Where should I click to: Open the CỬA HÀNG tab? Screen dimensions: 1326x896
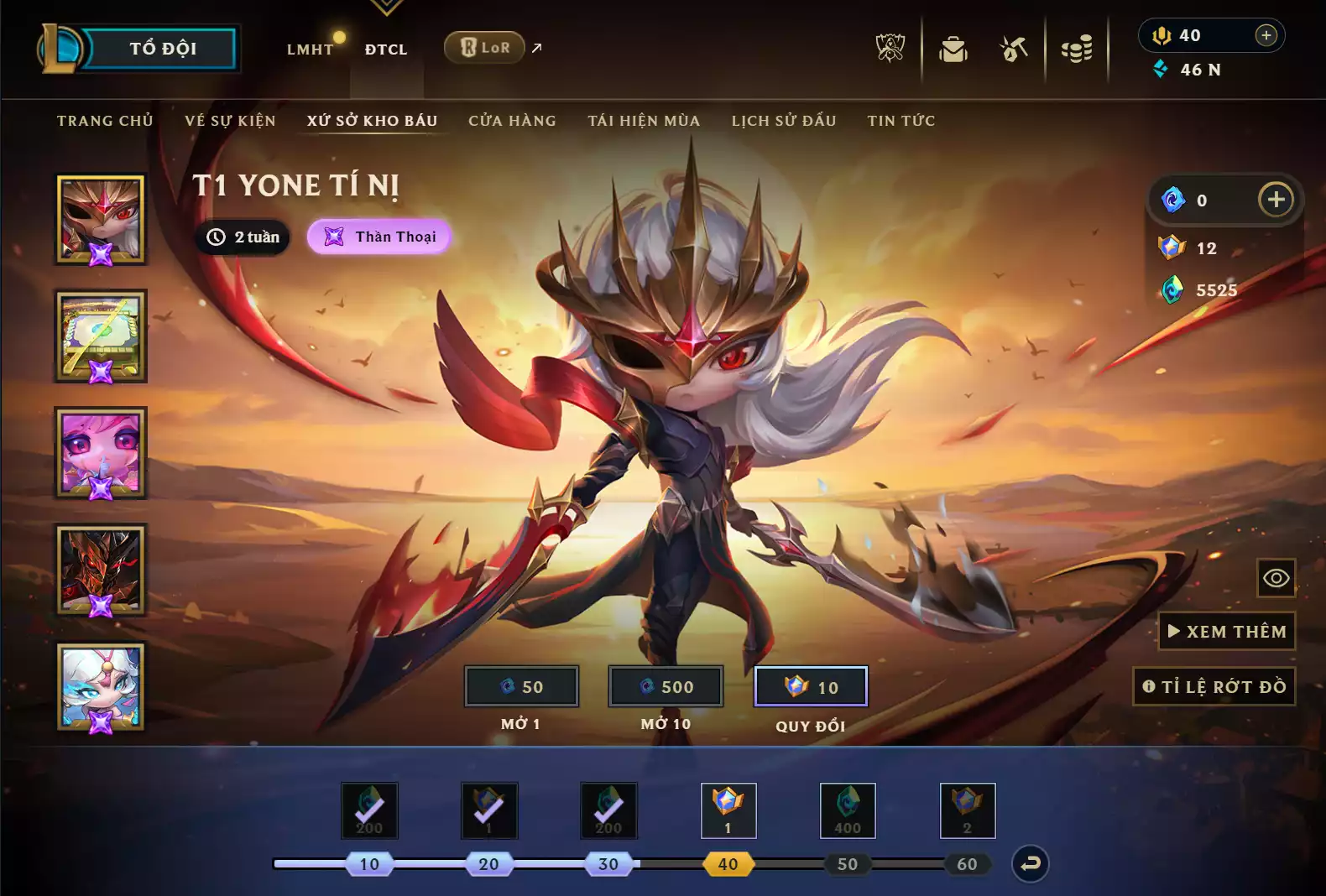[511, 121]
